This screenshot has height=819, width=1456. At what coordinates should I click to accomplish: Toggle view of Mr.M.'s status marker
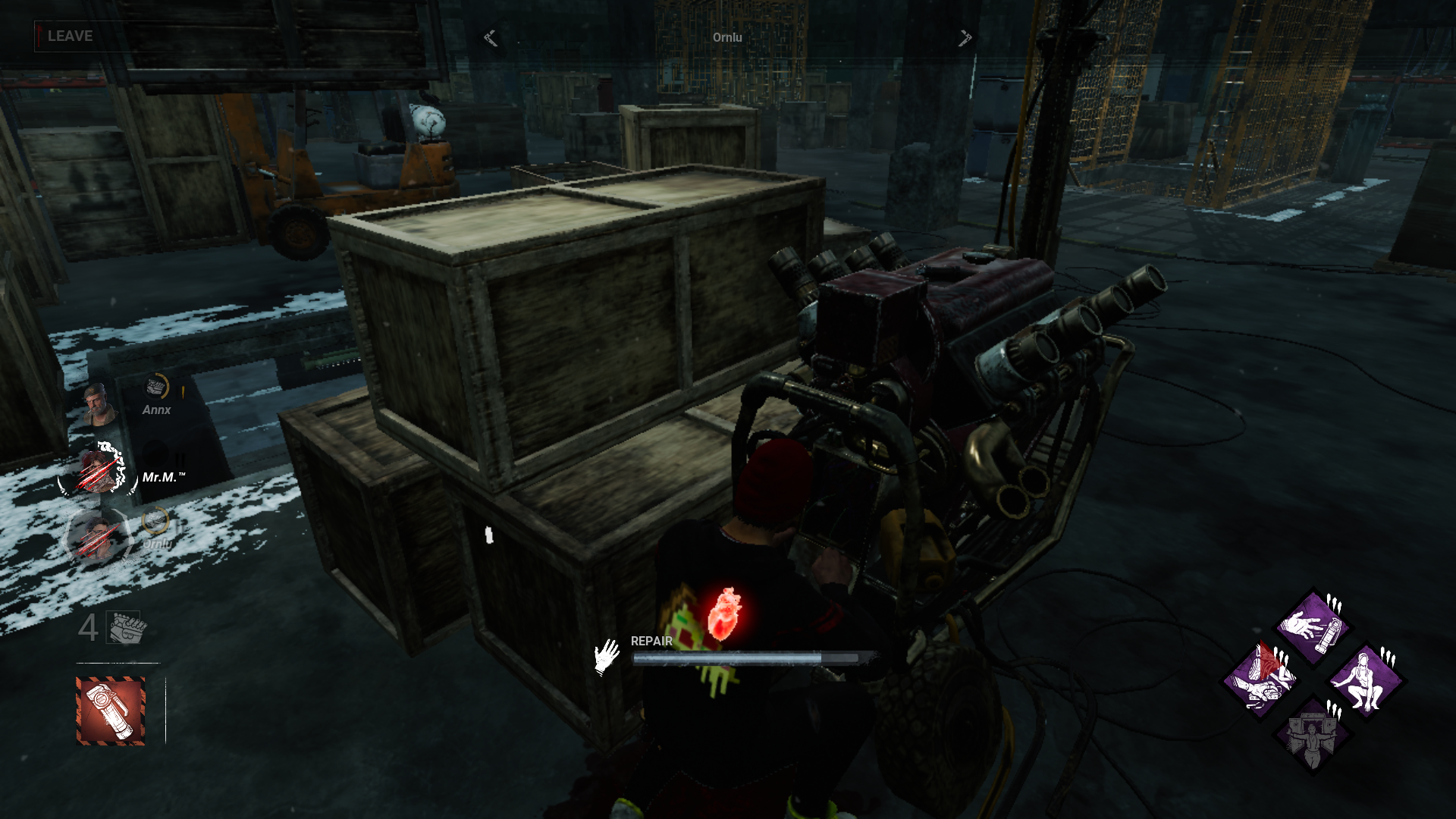[x=180, y=458]
